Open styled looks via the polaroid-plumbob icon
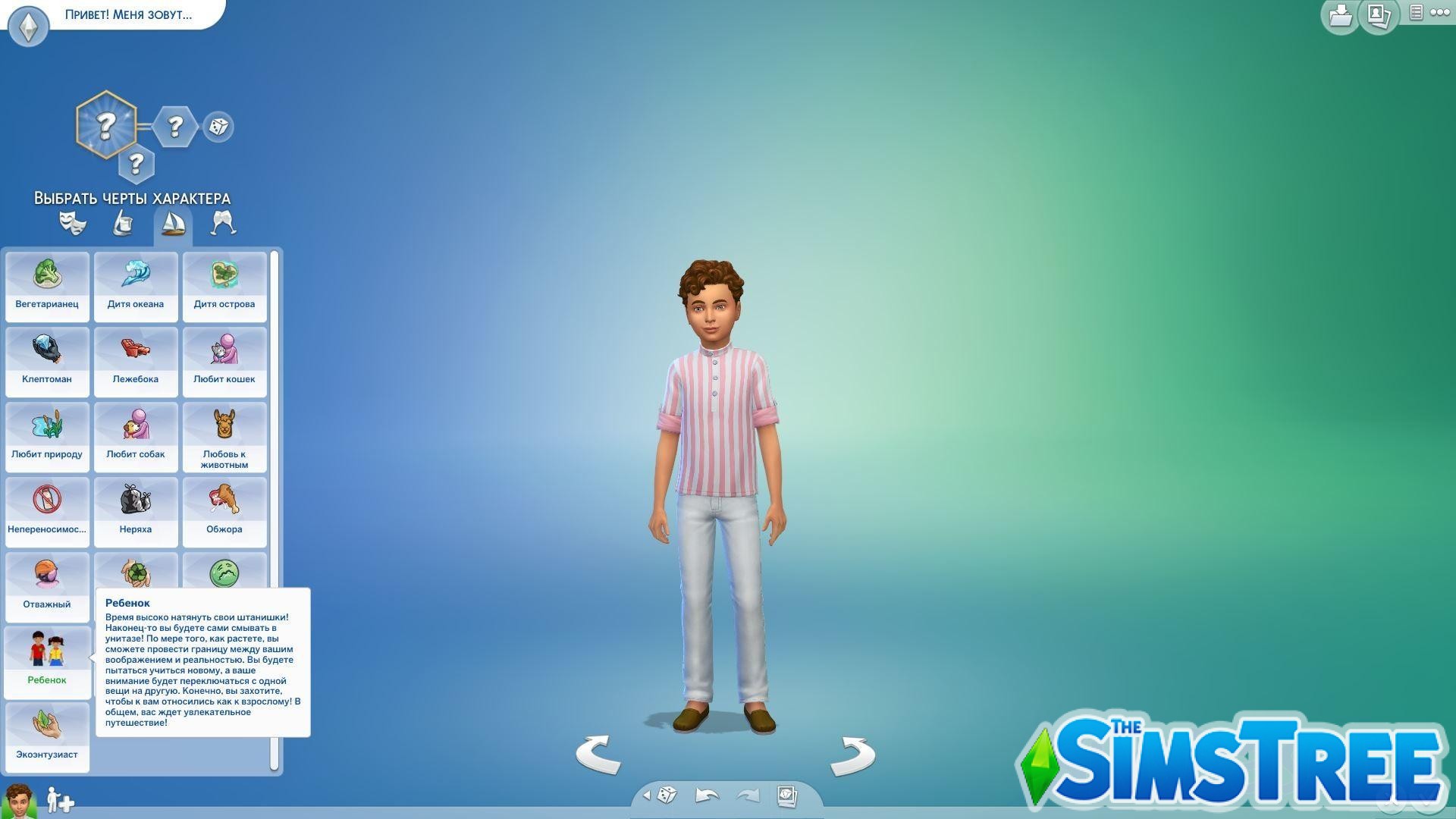 786,795
